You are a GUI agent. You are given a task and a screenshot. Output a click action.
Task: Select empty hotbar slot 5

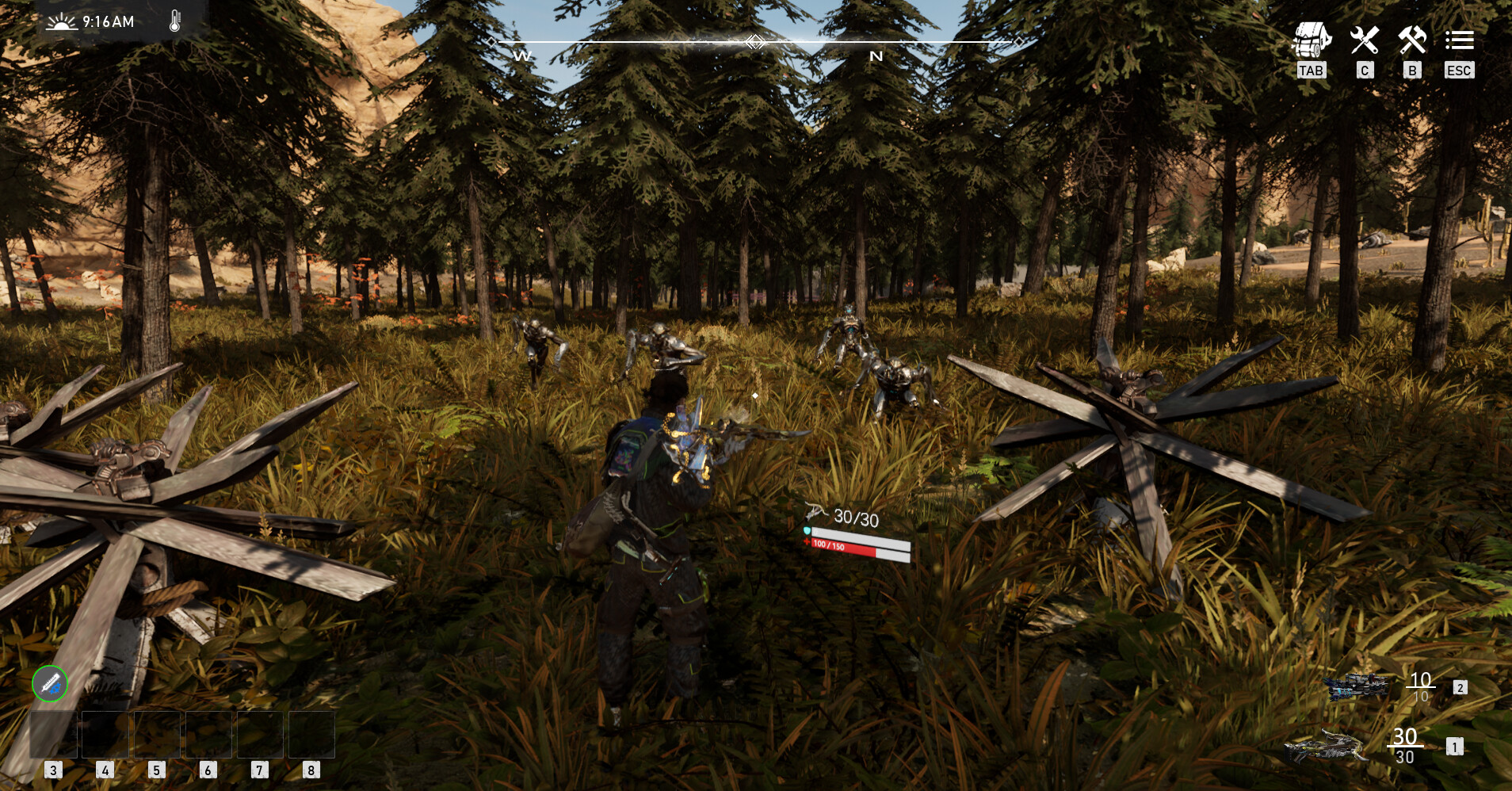(x=158, y=736)
